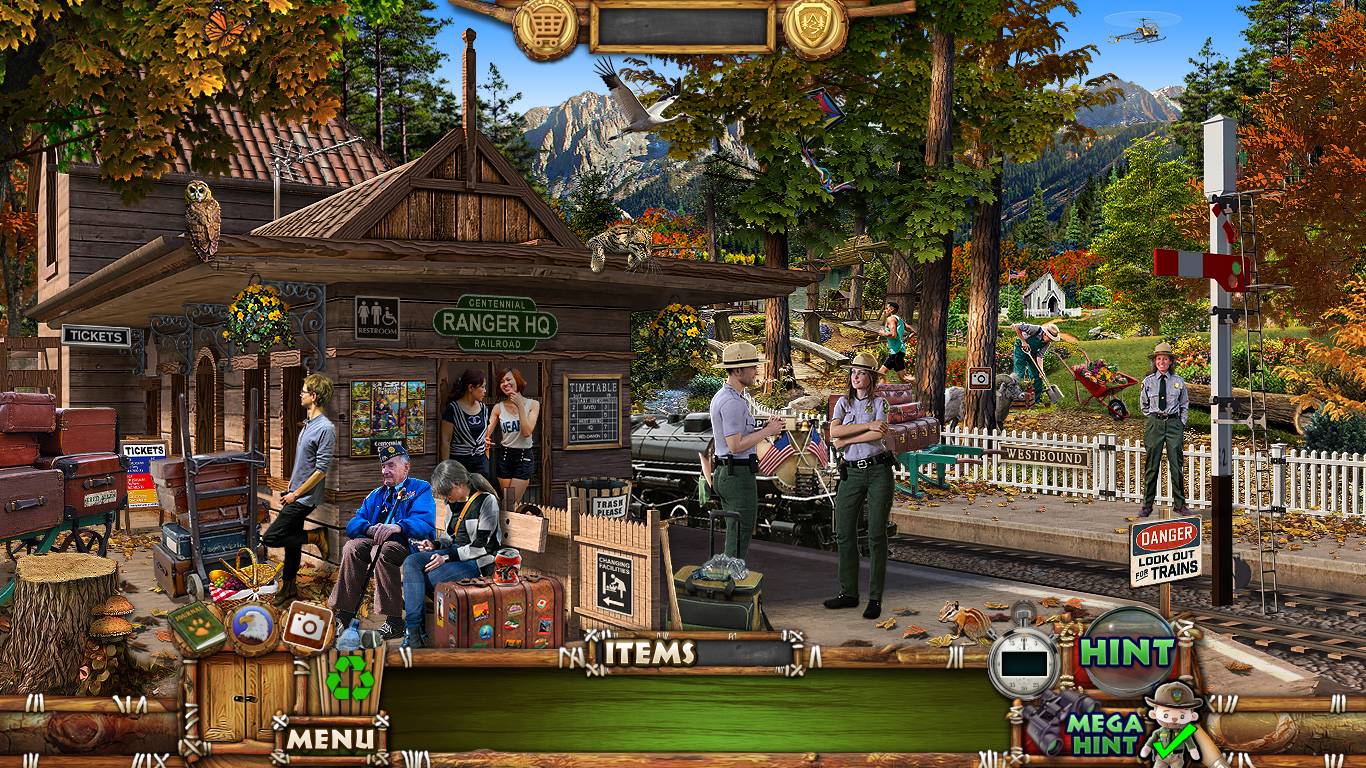The width and height of the screenshot is (1366, 768).
Task: Open the green paw-print journal
Action: click(x=196, y=627)
